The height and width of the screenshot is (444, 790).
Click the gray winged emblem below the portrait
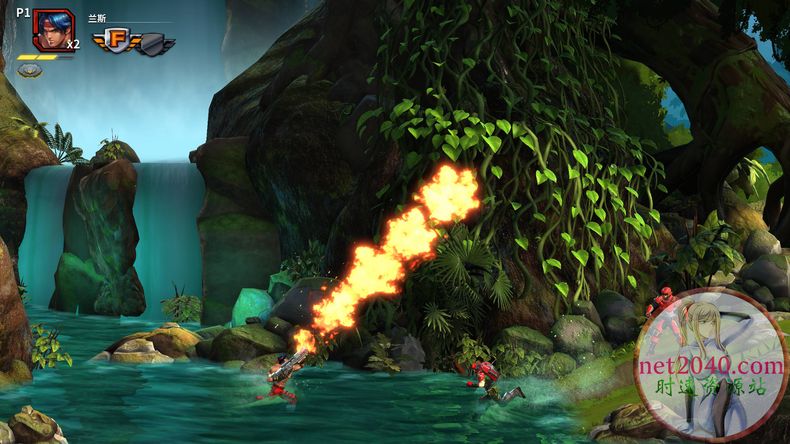click(30, 70)
